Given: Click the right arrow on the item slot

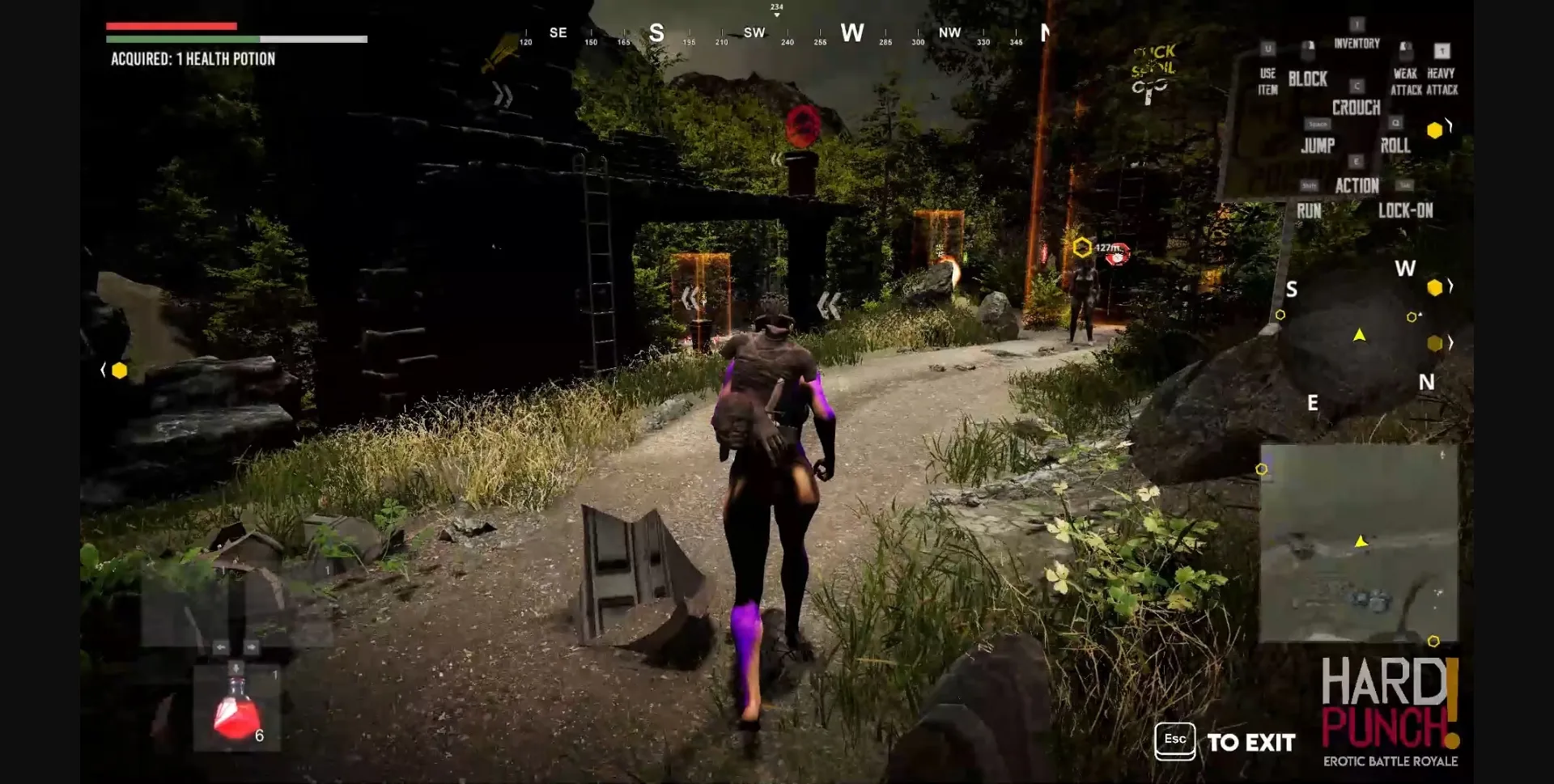Looking at the screenshot, I should click(252, 646).
